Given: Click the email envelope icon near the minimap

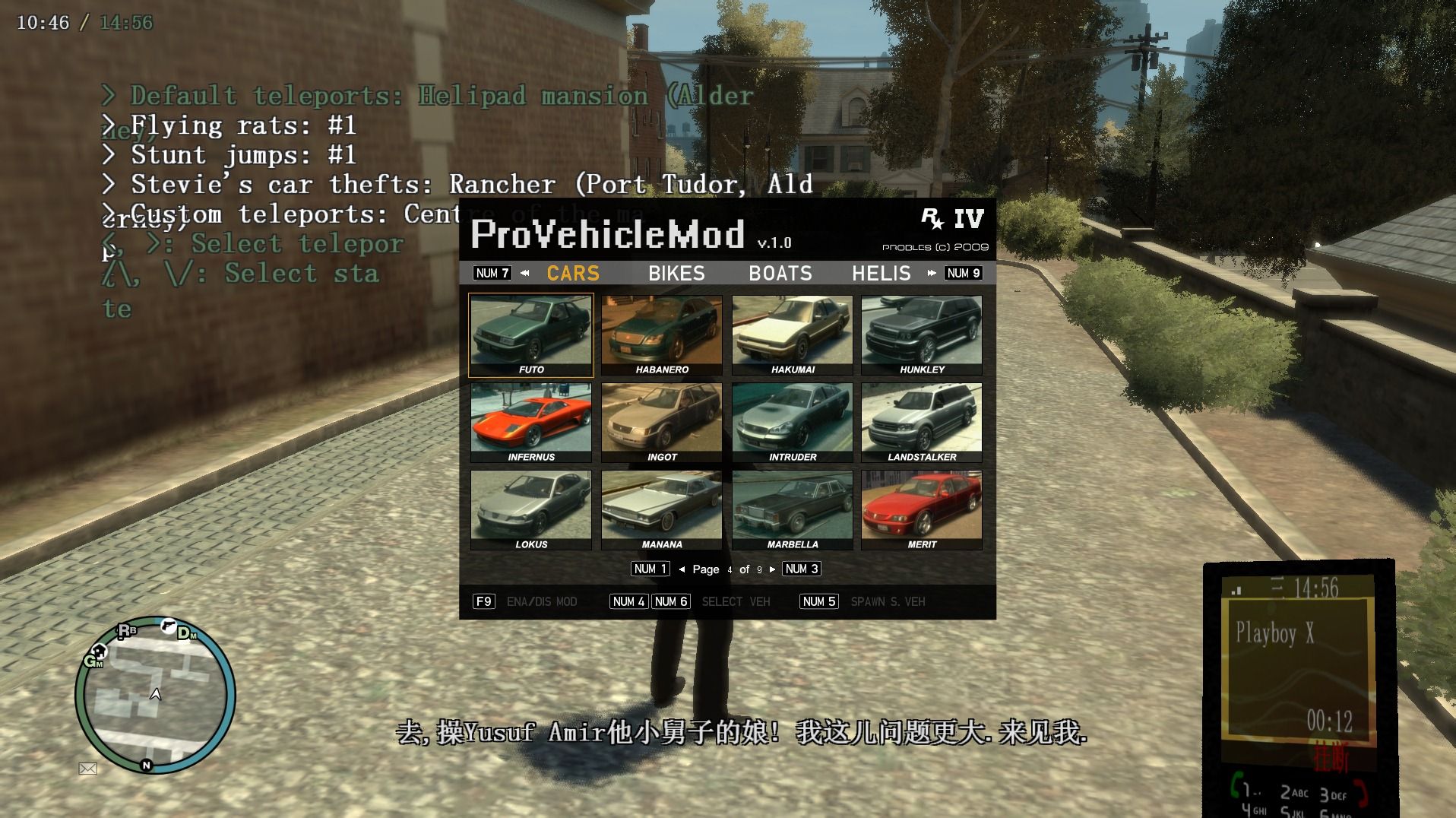Looking at the screenshot, I should (x=85, y=769).
